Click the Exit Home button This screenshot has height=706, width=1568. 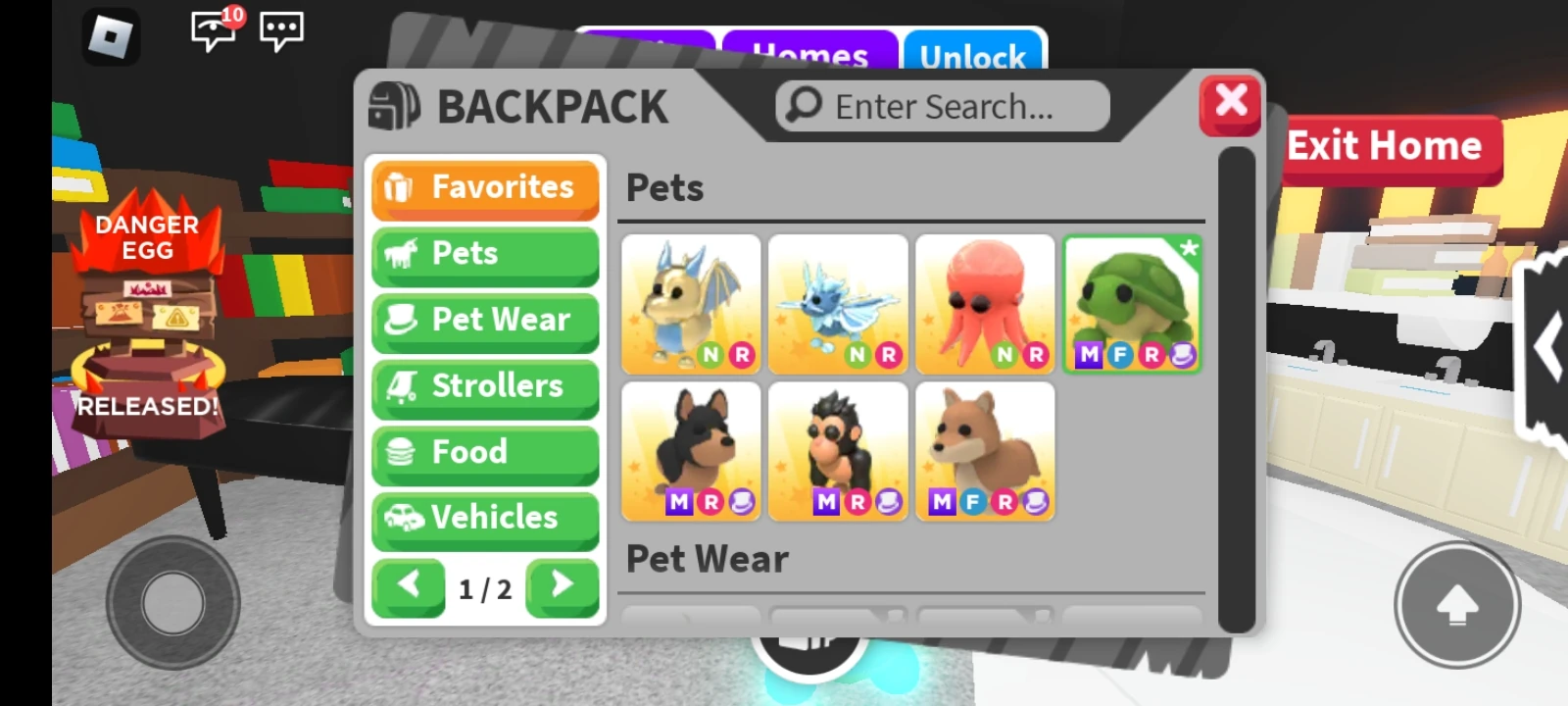[x=1388, y=145]
